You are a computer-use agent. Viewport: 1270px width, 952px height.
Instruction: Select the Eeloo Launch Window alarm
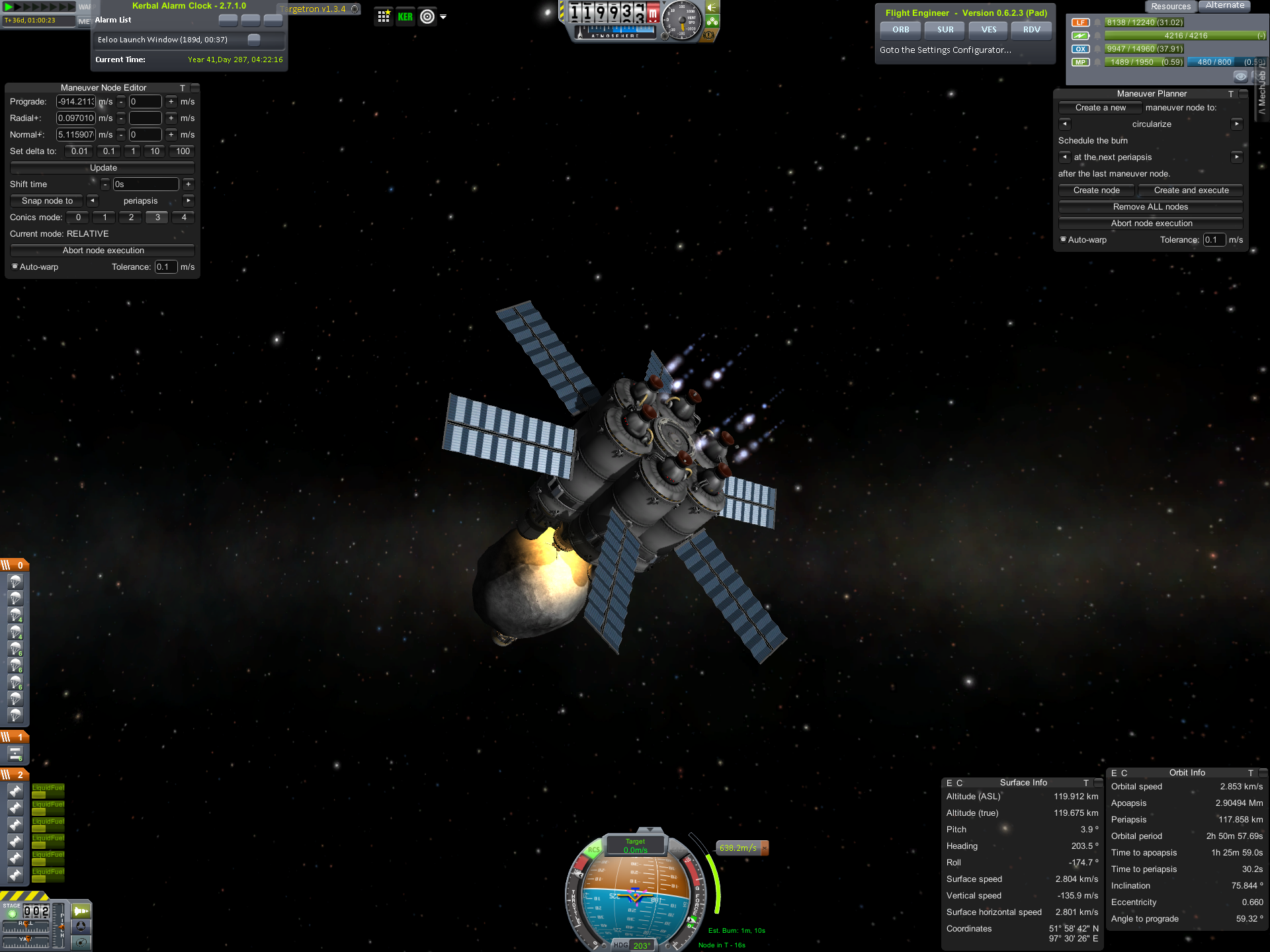(163, 40)
